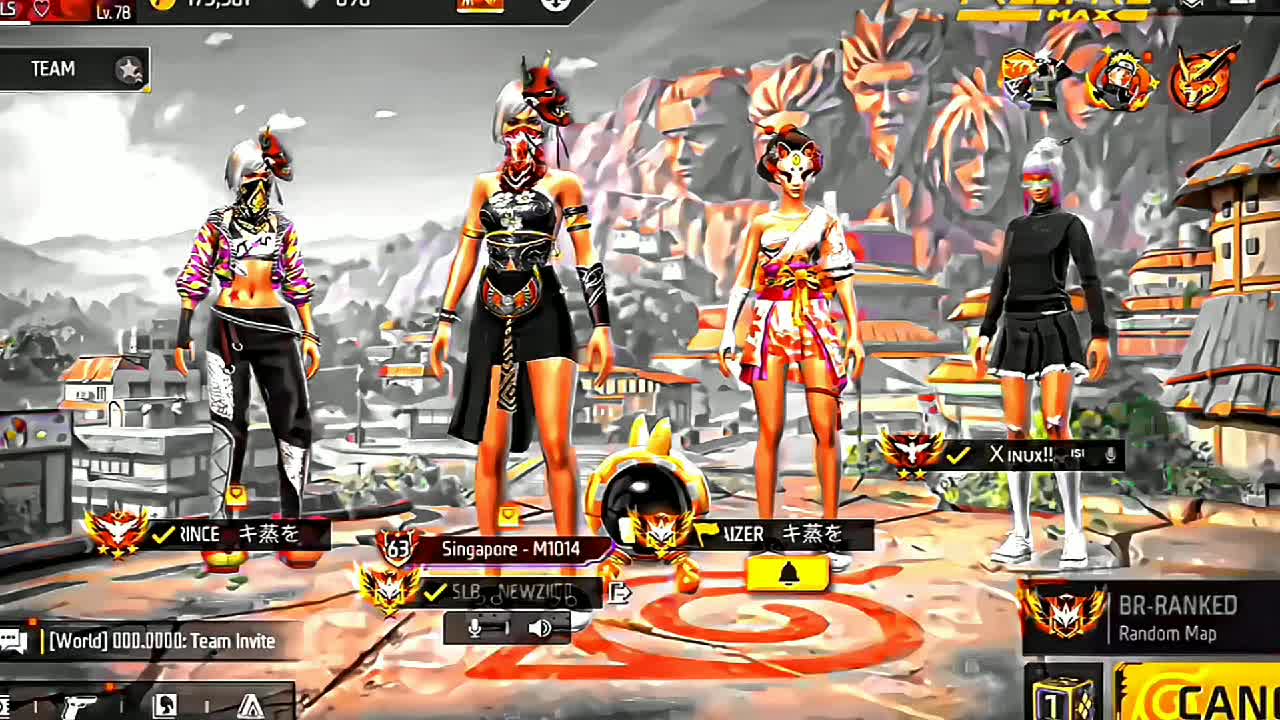1280x720 pixels.
Task: Open the World chat Team Invite message
Action: (x=161, y=641)
